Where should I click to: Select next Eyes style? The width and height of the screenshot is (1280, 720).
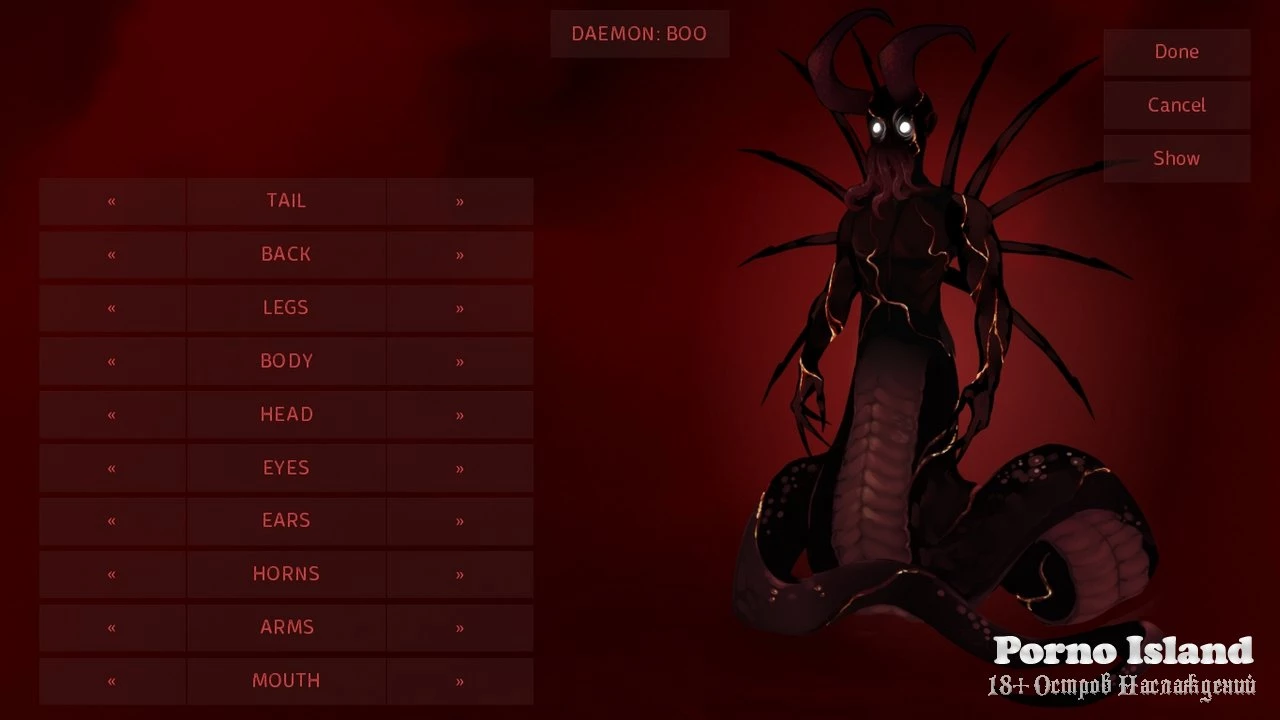pos(460,468)
